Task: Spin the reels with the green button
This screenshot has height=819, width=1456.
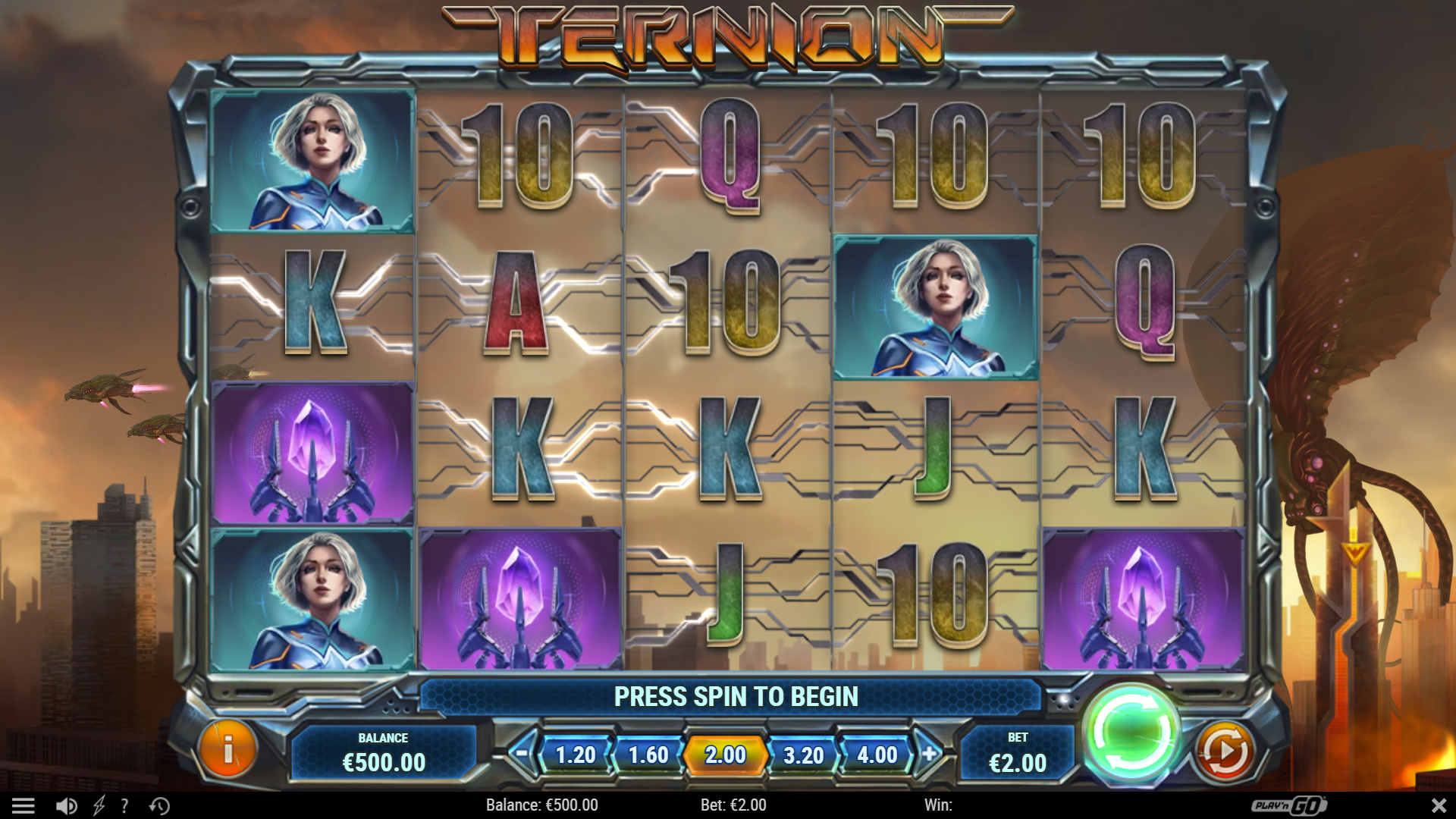Action: coord(1131,733)
